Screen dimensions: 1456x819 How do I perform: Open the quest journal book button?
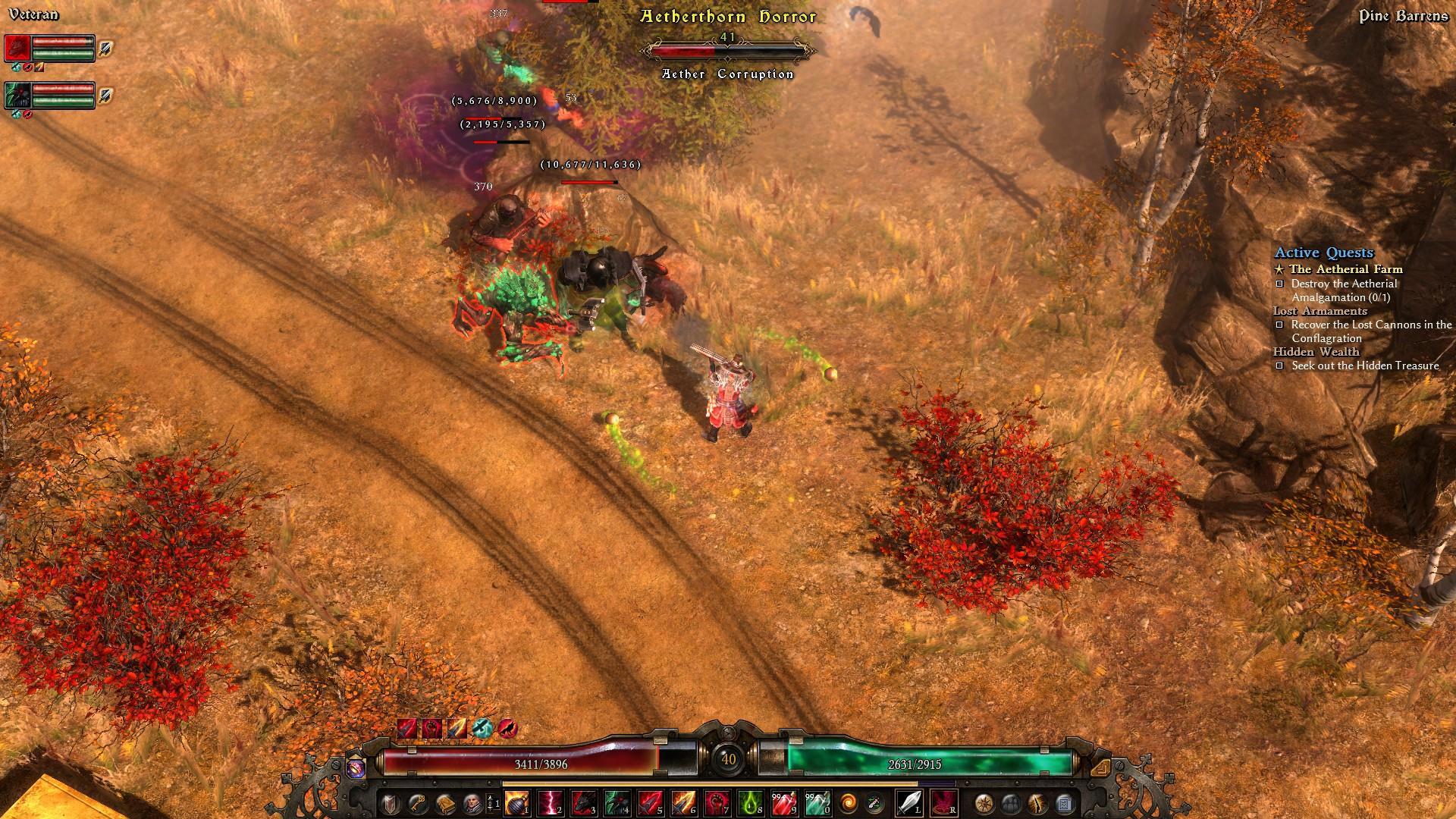click(x=445, y=802)
